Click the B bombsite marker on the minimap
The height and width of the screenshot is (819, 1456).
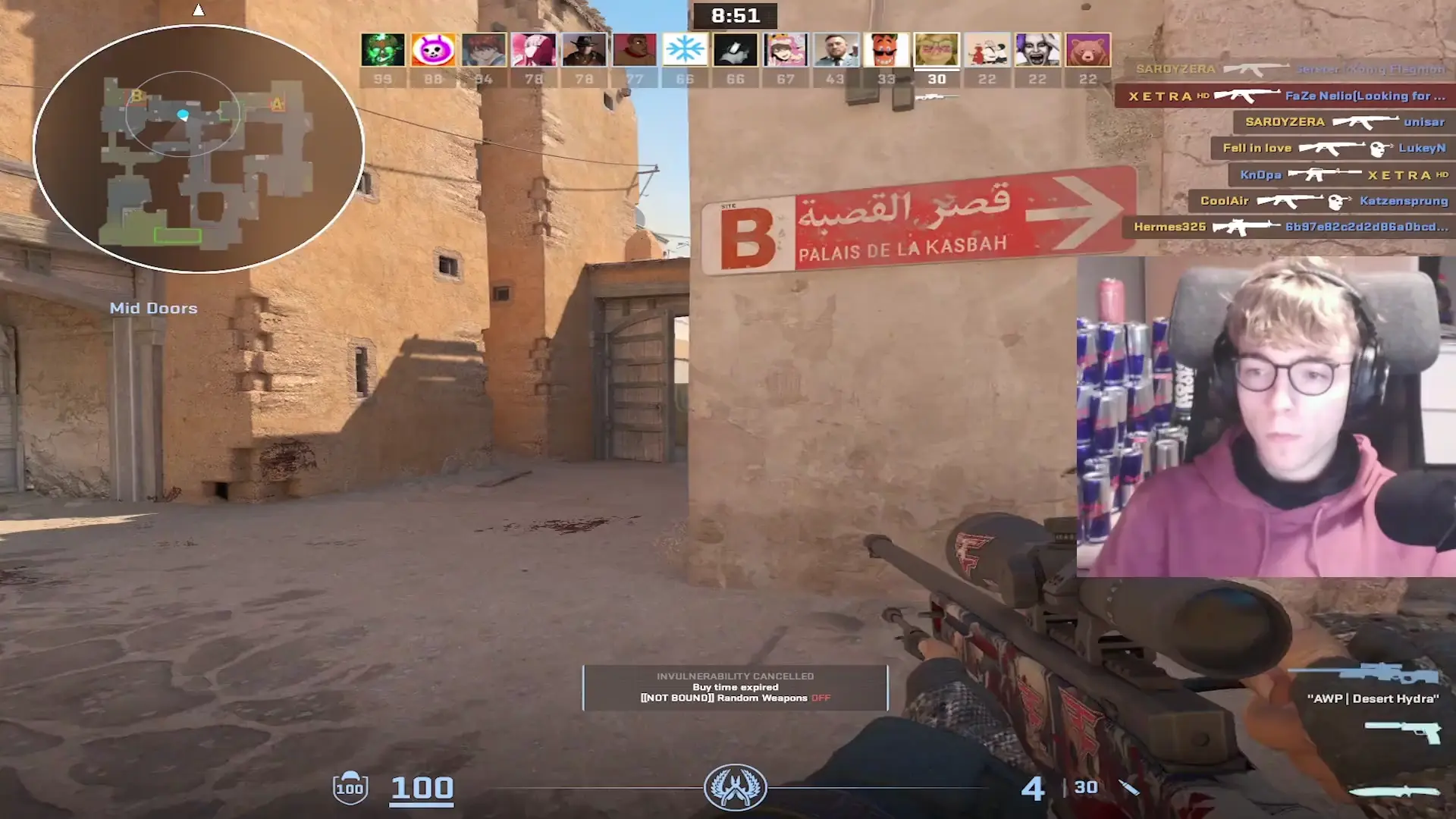point(138,96)
